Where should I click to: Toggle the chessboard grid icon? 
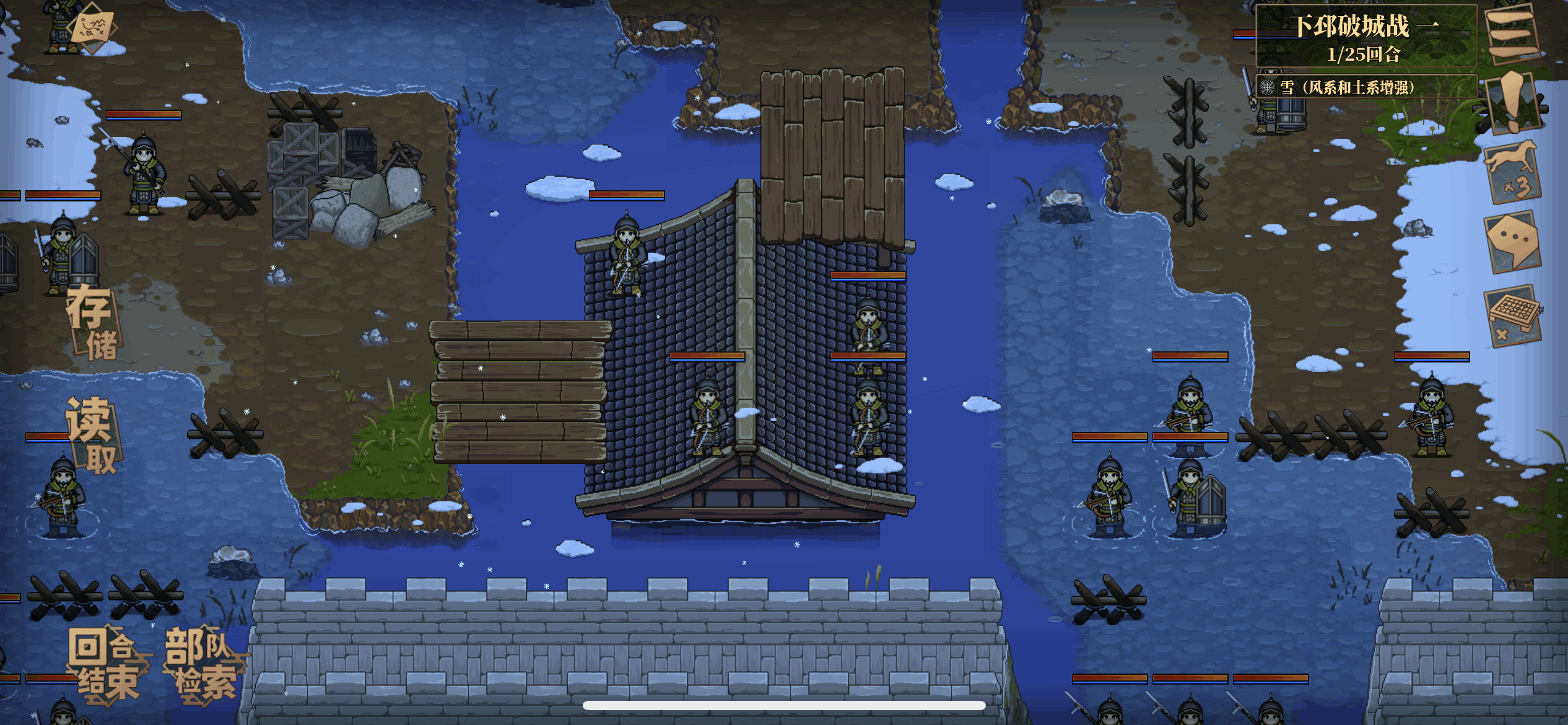[x=1512, y=316]
